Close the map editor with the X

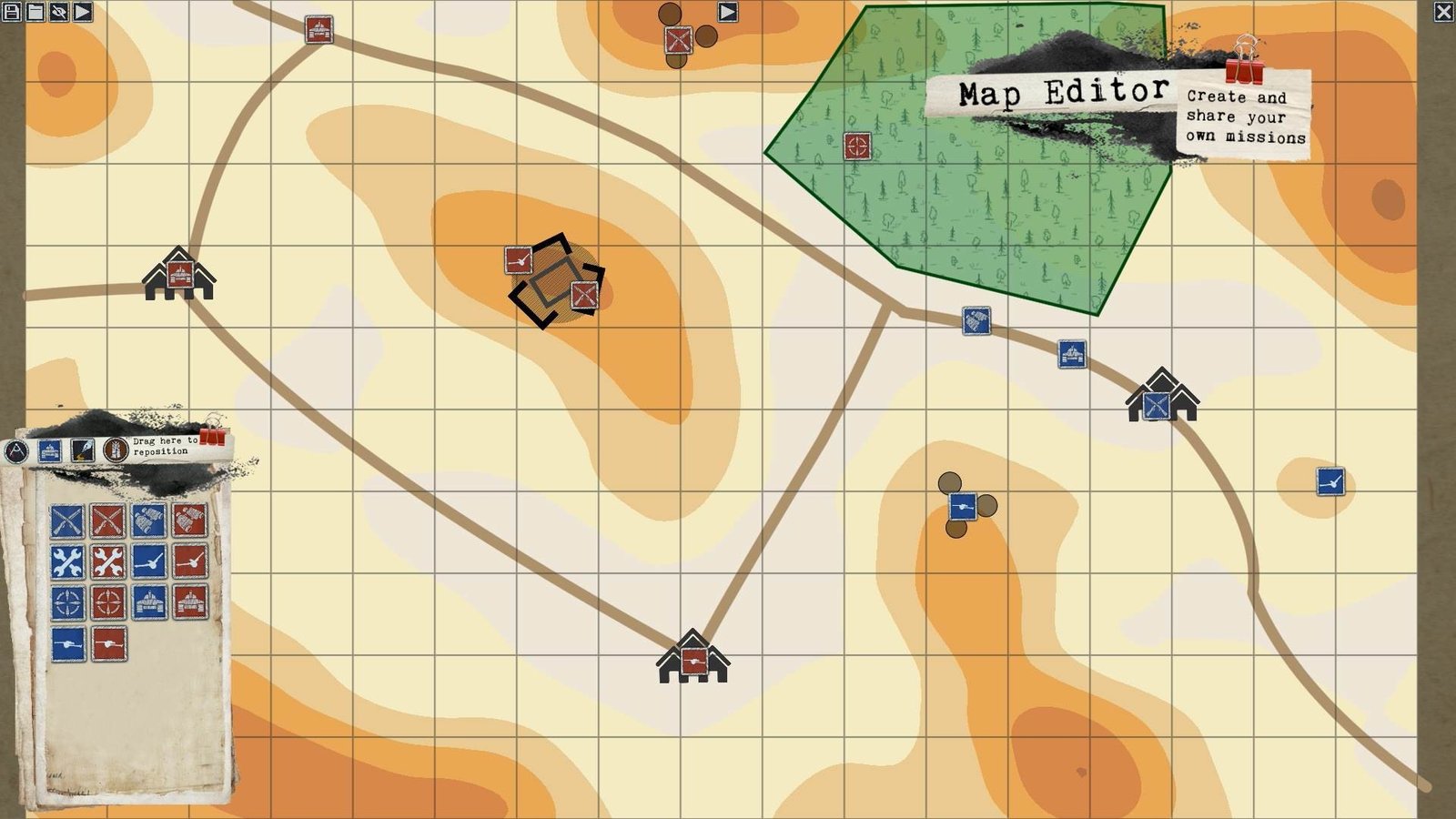click(1443, 11)
